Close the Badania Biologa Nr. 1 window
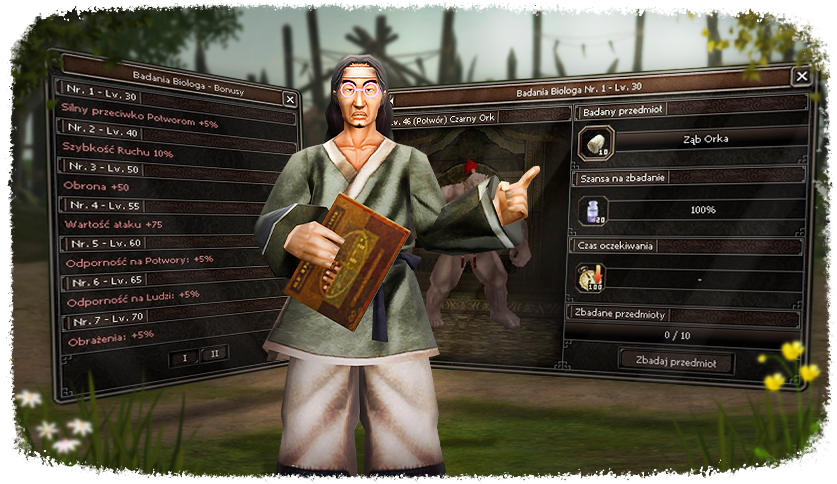 801,76
